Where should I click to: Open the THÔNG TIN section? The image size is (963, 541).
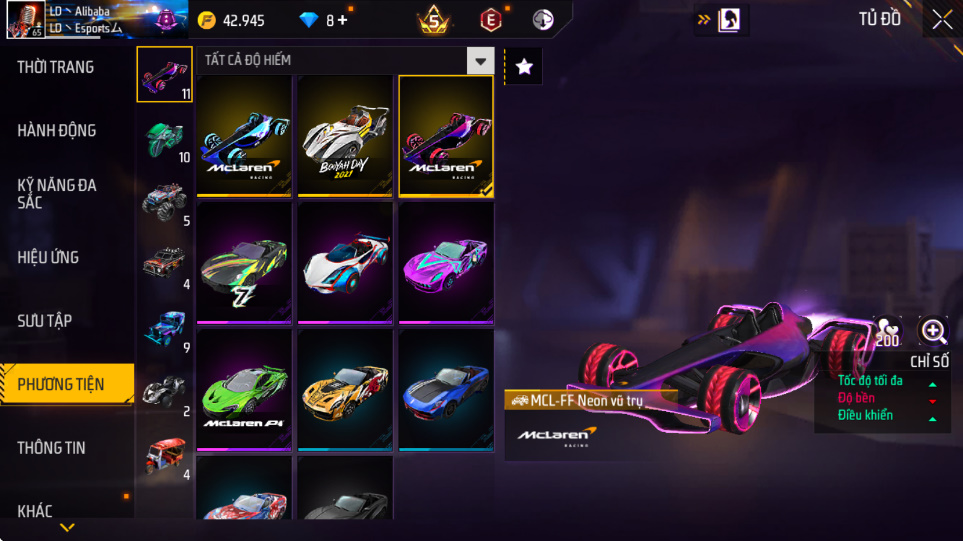[x=52, y=447]
